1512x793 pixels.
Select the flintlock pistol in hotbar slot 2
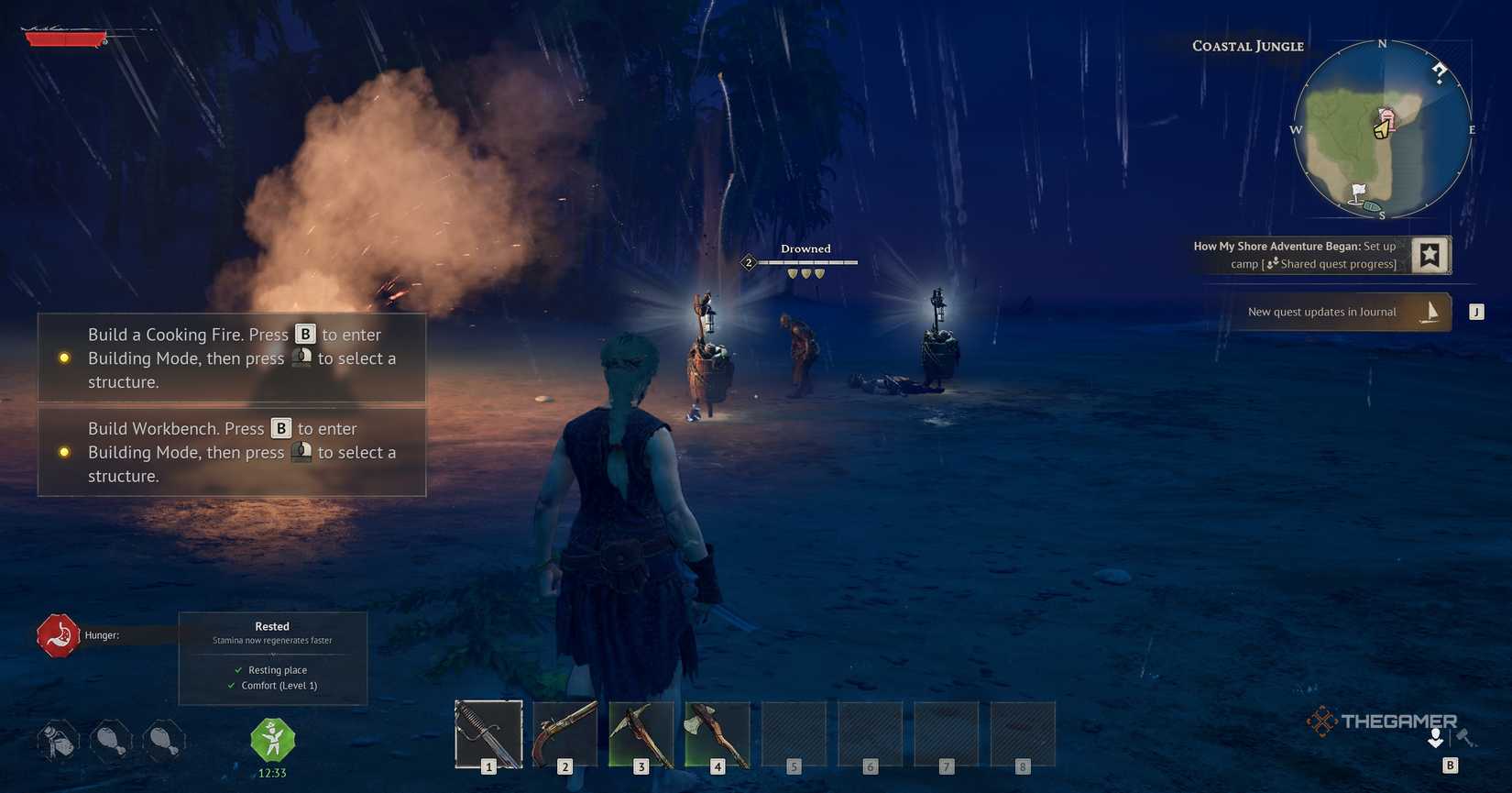coord(564,733)
